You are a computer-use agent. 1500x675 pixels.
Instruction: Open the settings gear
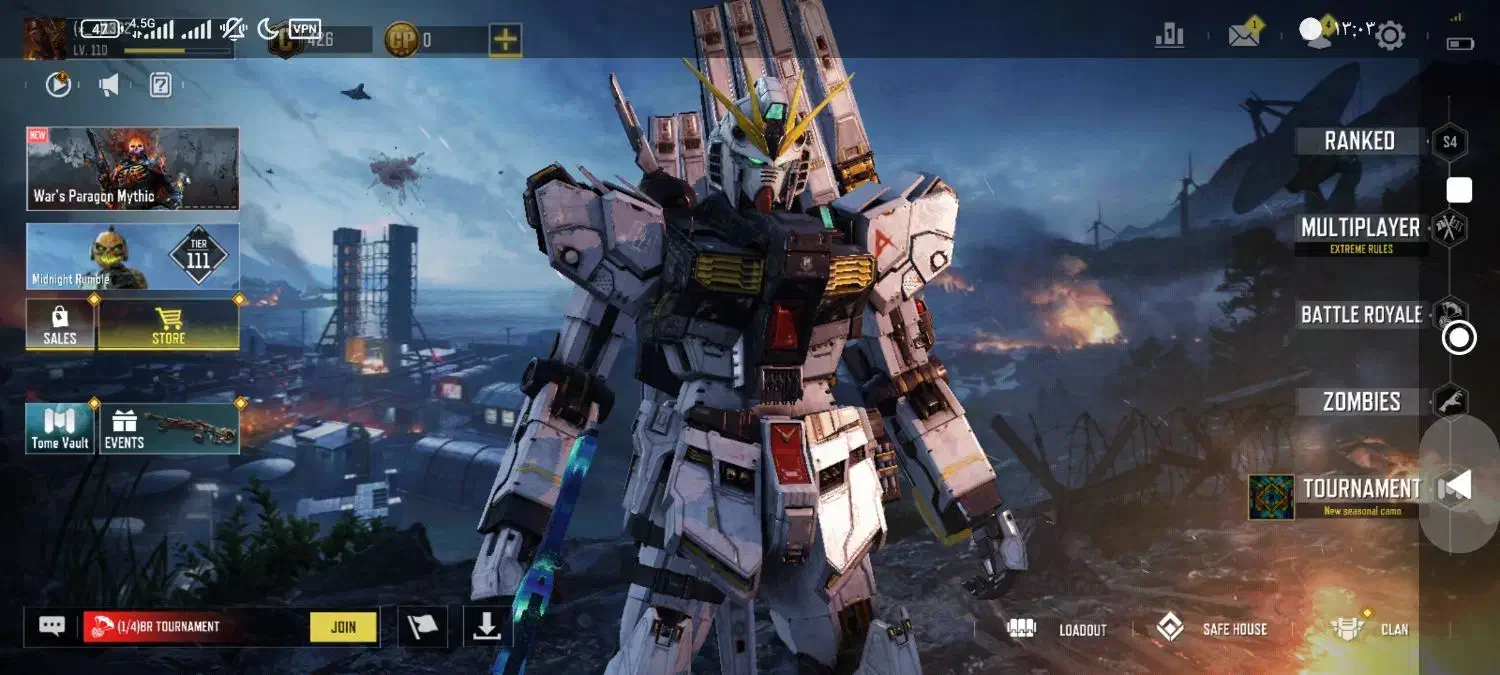pos(1390,36)
